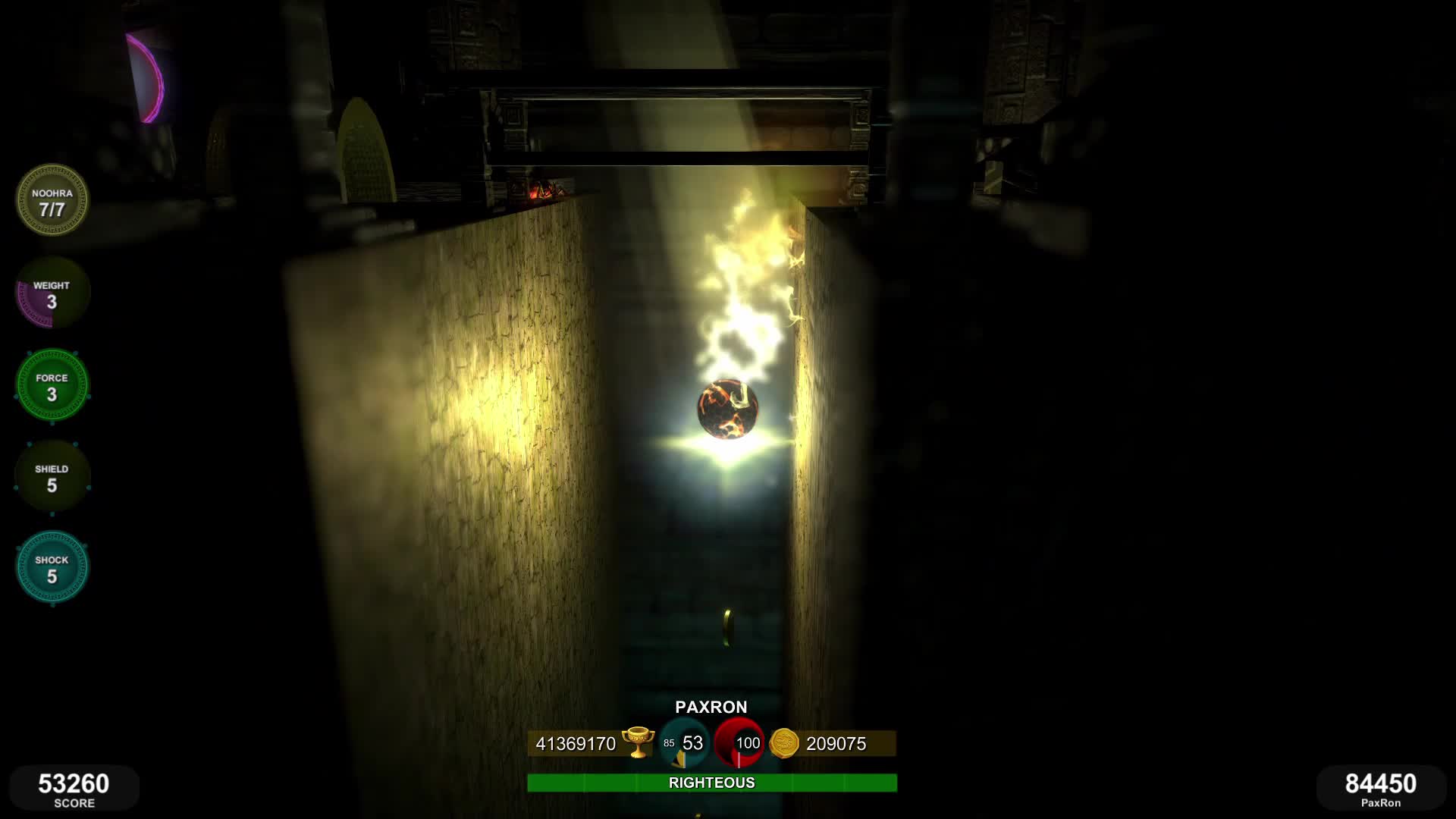This screenshot has height=819, width=1456.
Task: Activate the green FORCE power icon
Action: [52, 384]
